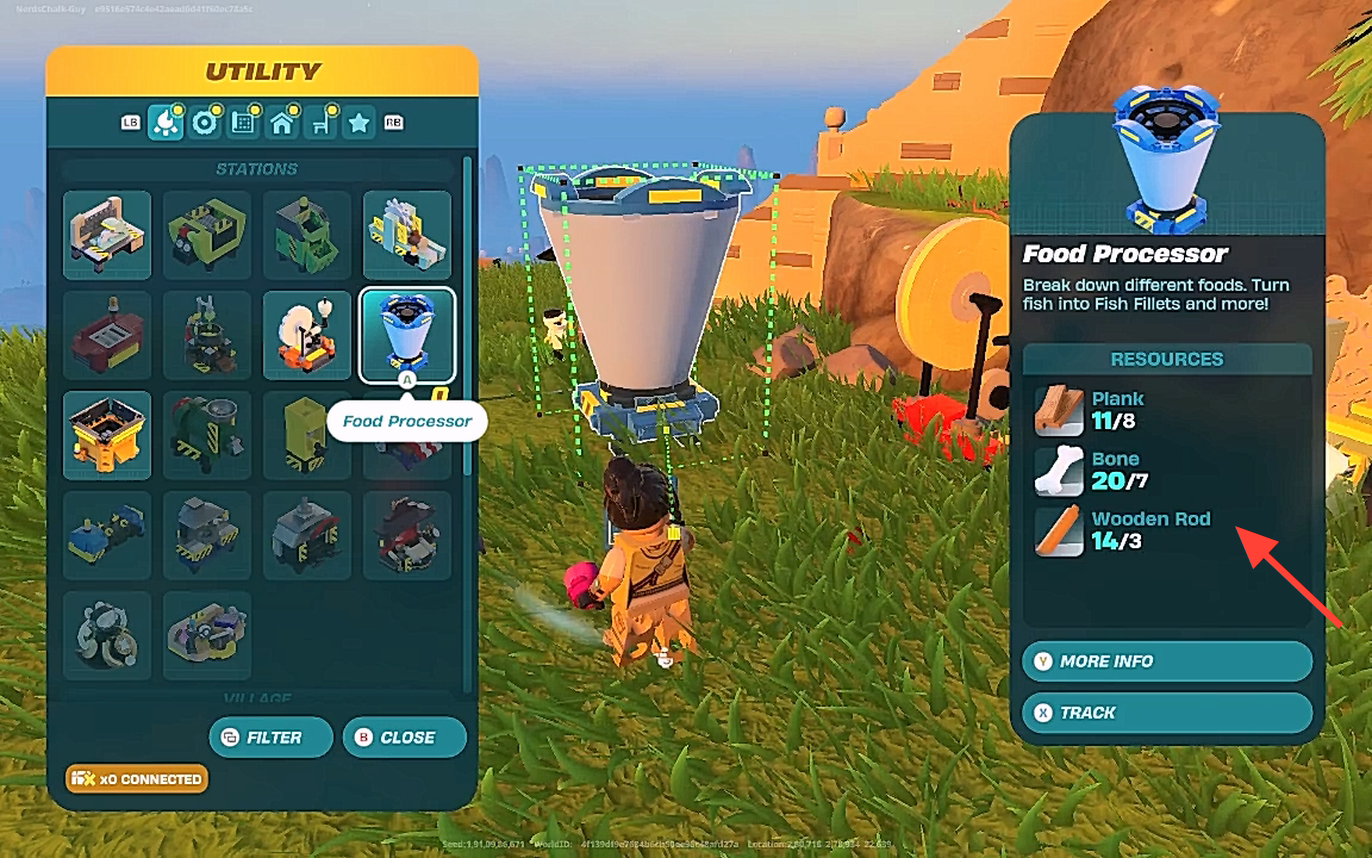The width and height of the screenshot is (1372, 858).
Task: Switch to the gear category tab
Action: (206, 122)
